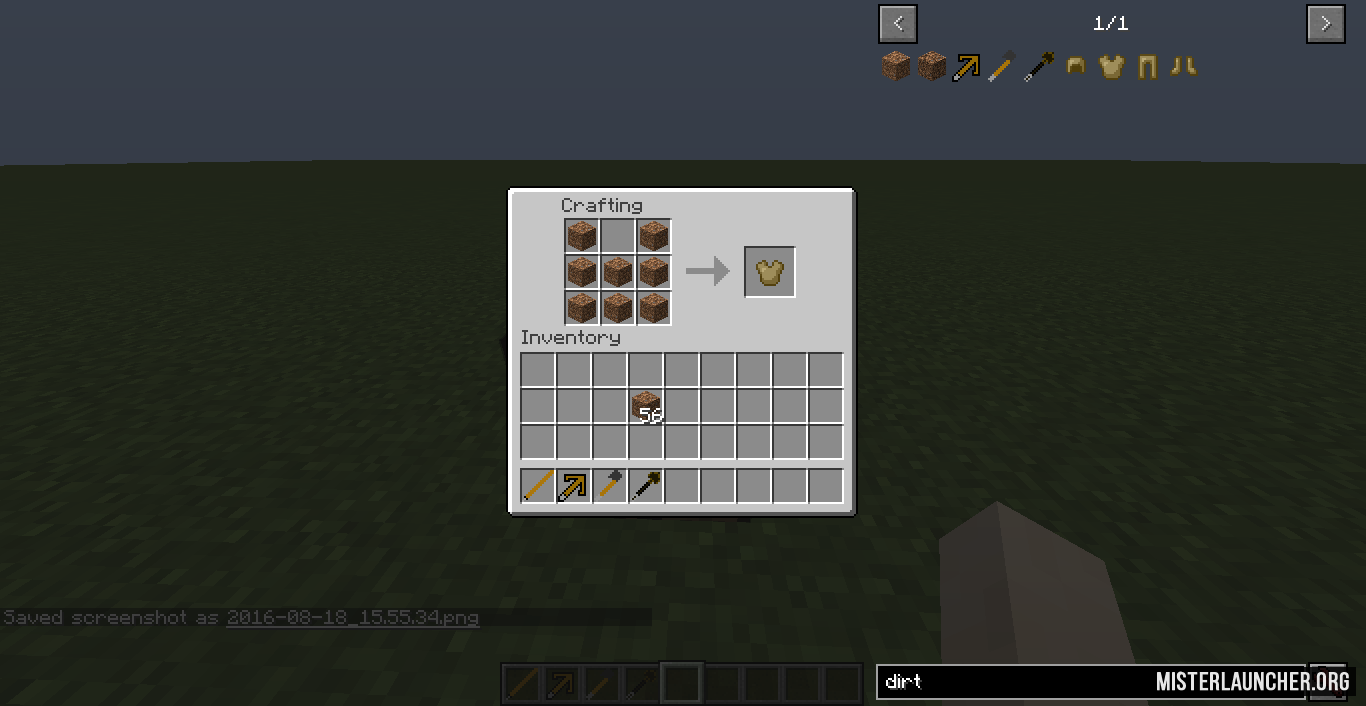Choose the leggings in the item list
1366x706 pixels.
[1147, 67]
